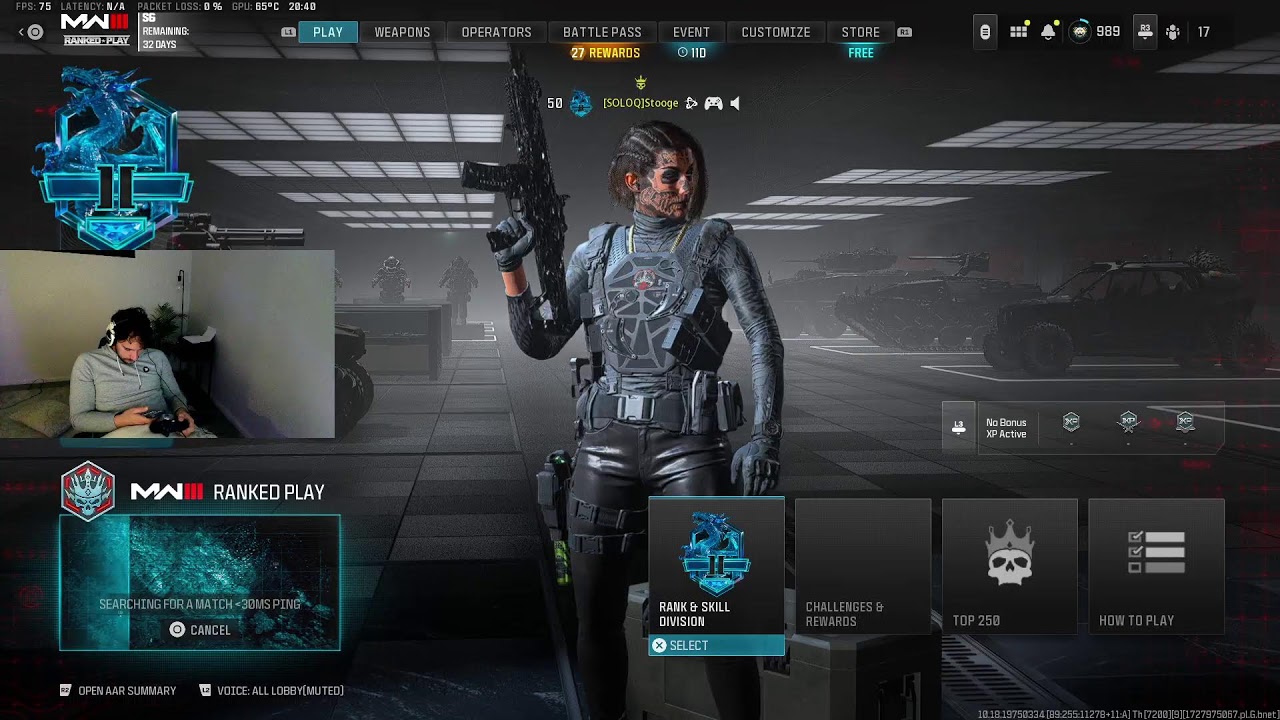Open the Operators tab
The image size is (1280, 720).
pos(496,32)
